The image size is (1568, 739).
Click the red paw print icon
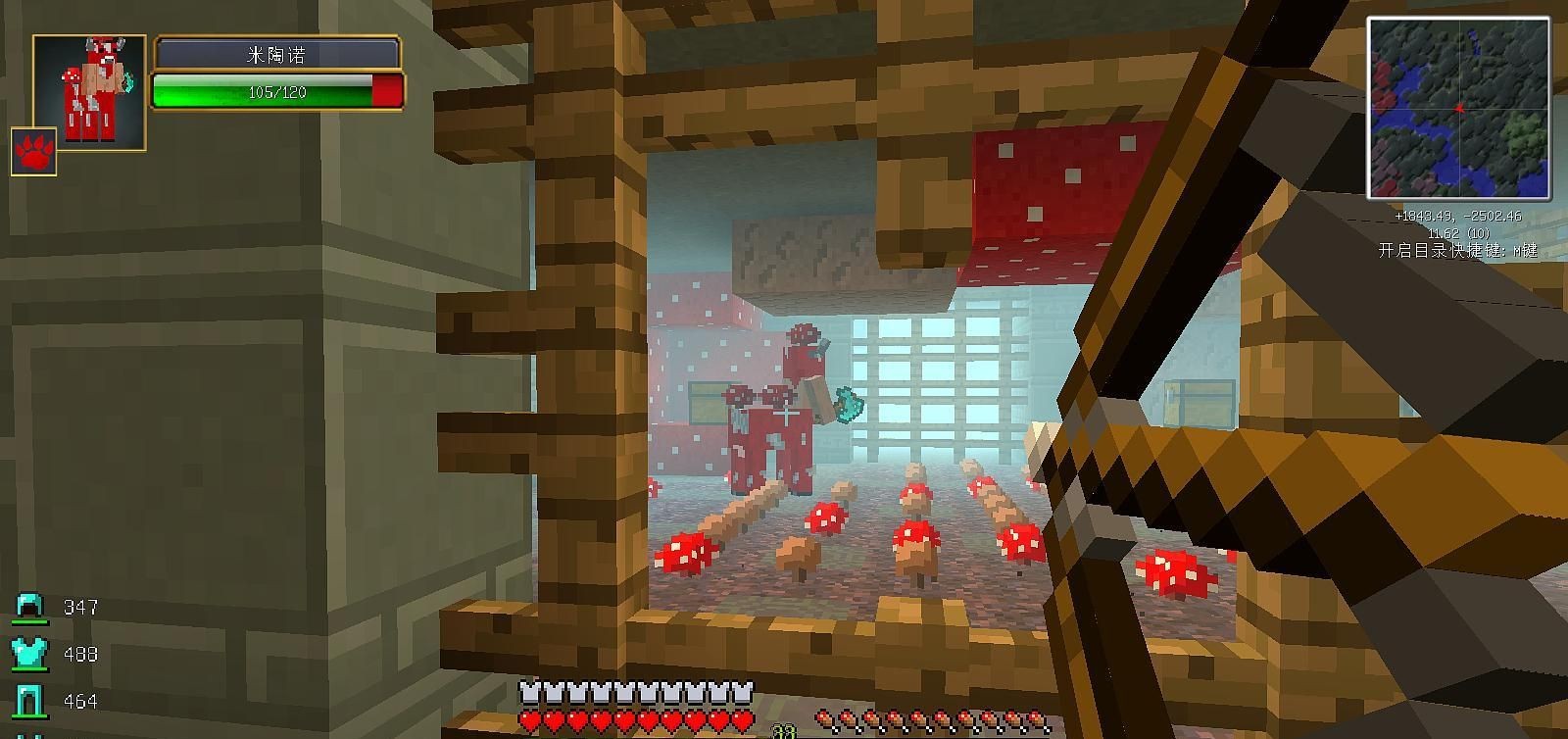[x=33, y=152]
